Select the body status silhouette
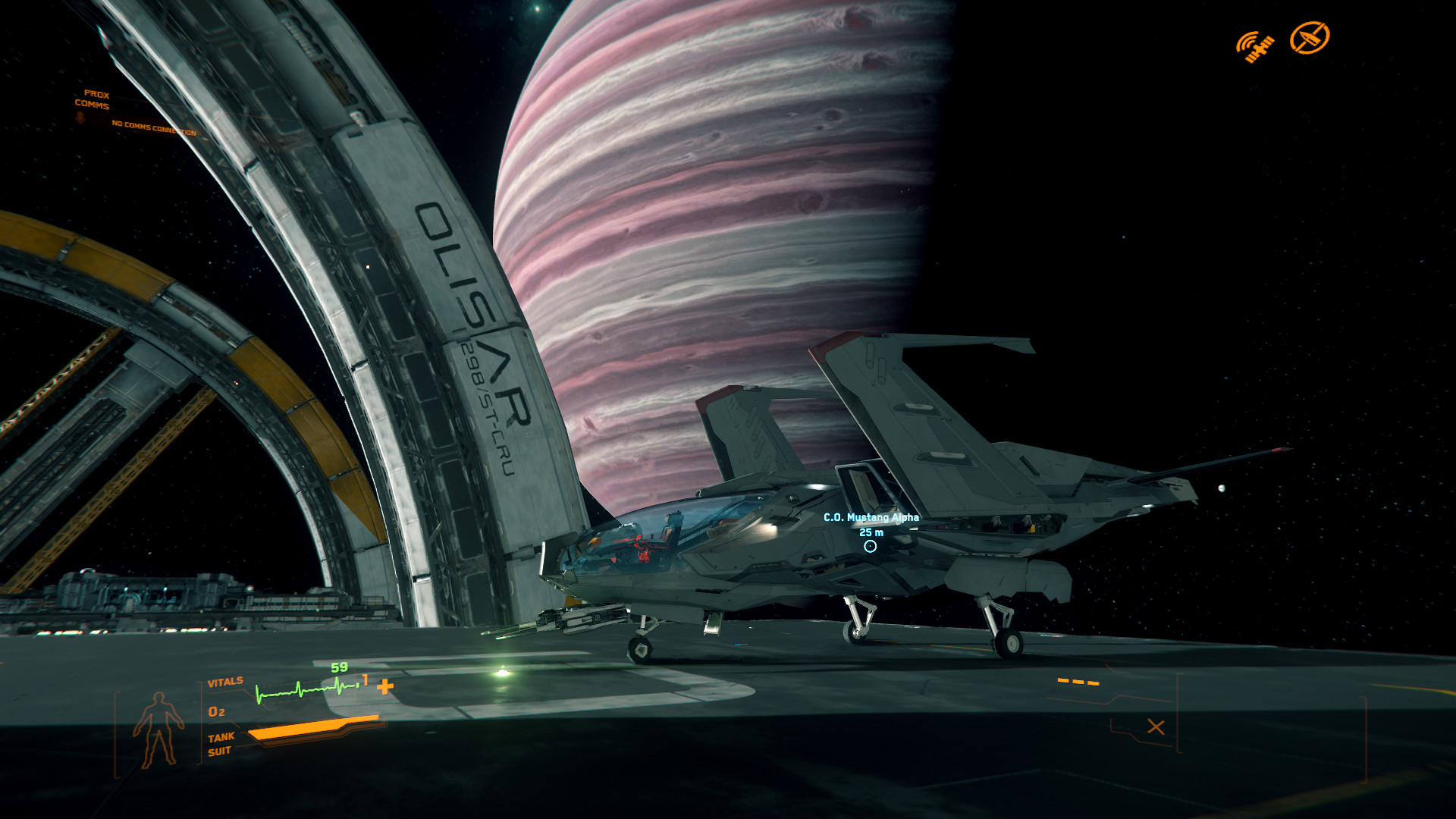 point(158,730)
